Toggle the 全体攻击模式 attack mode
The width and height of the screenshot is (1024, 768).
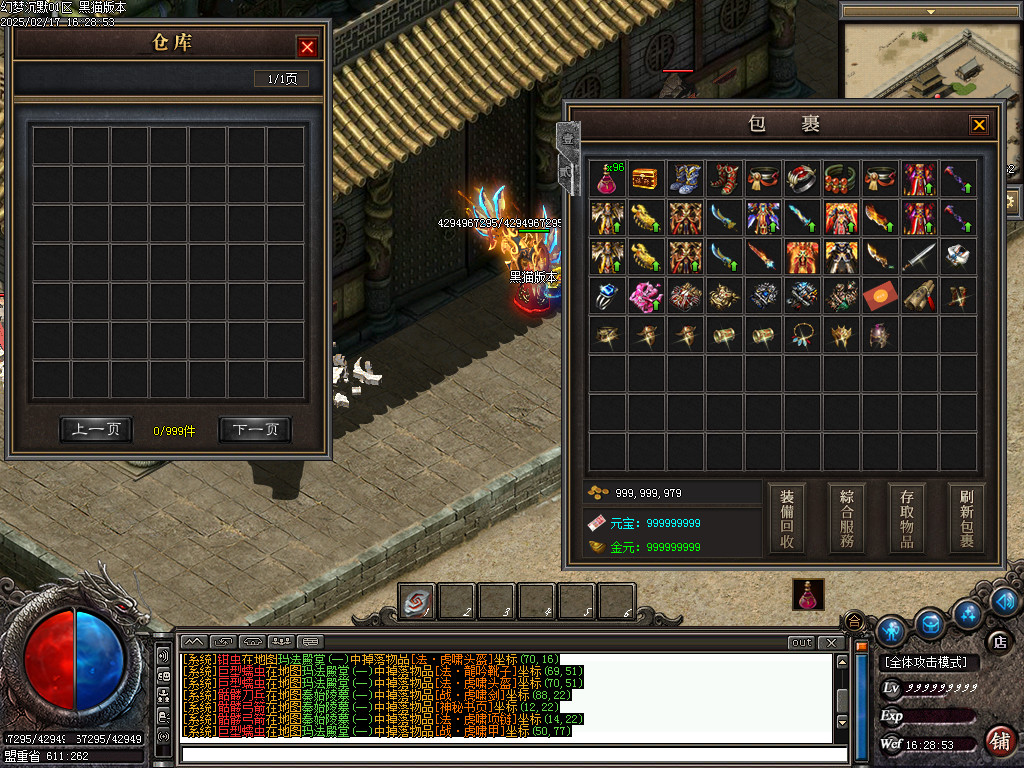tap(930, 663)
